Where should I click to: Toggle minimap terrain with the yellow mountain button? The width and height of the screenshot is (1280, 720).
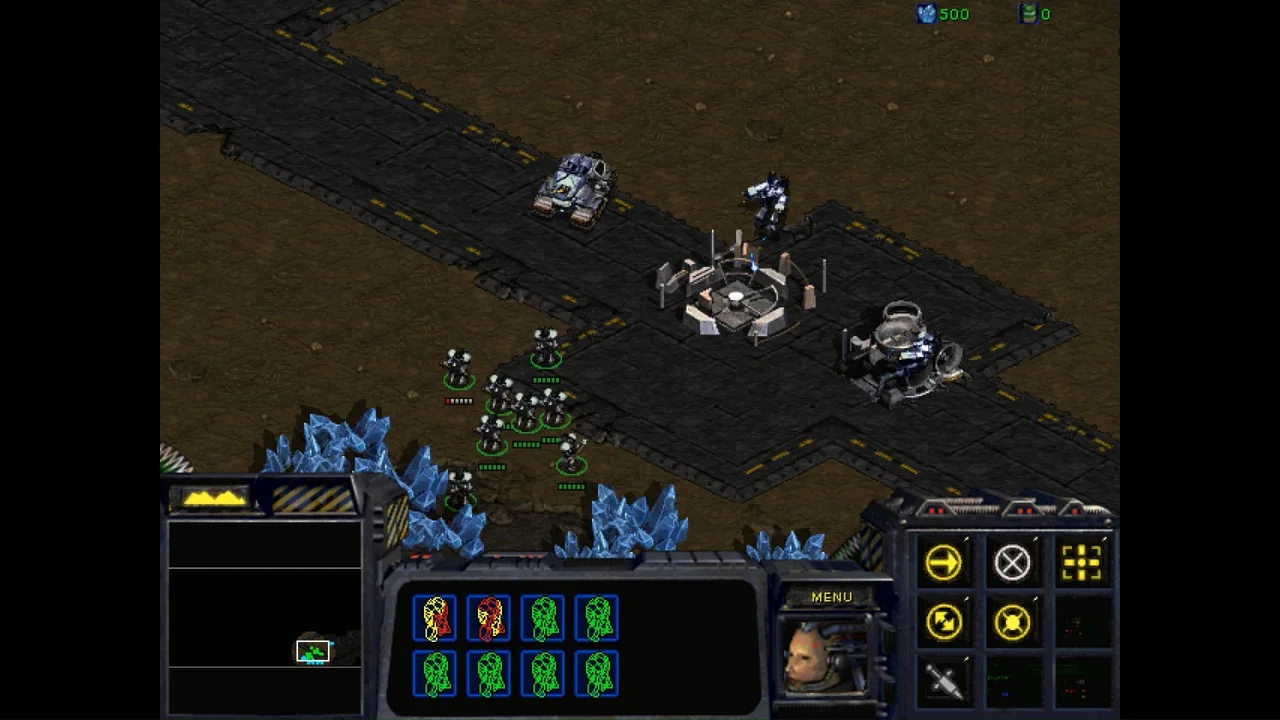click(213, 498)
